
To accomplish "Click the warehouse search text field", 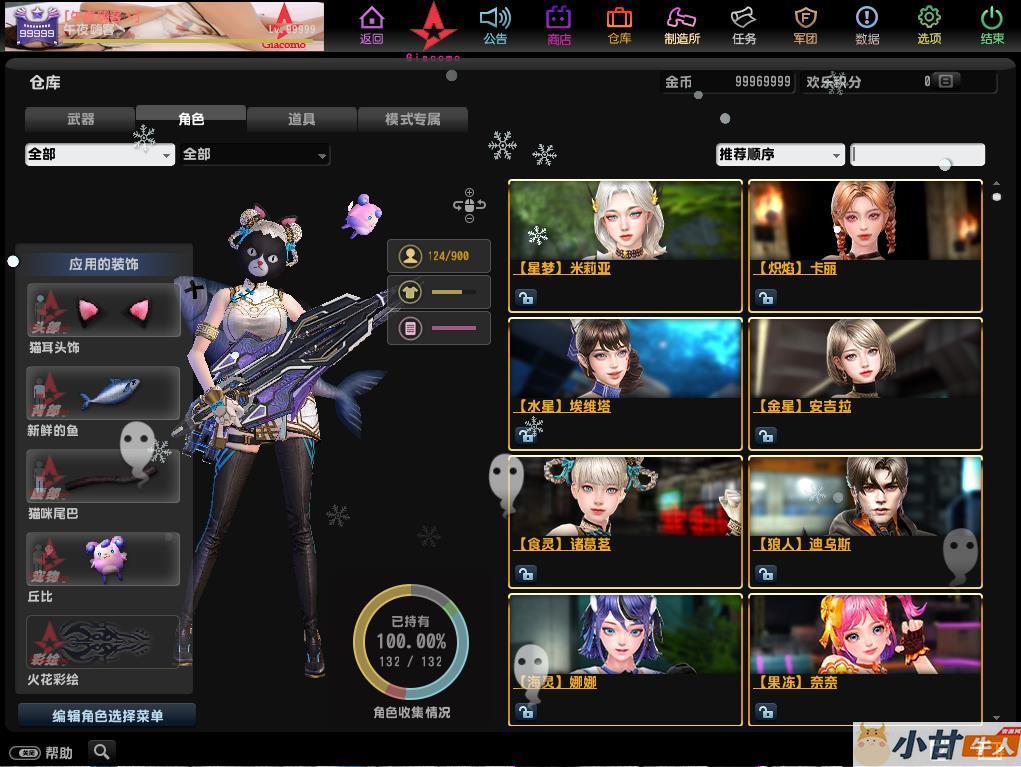I will [917, 155].
